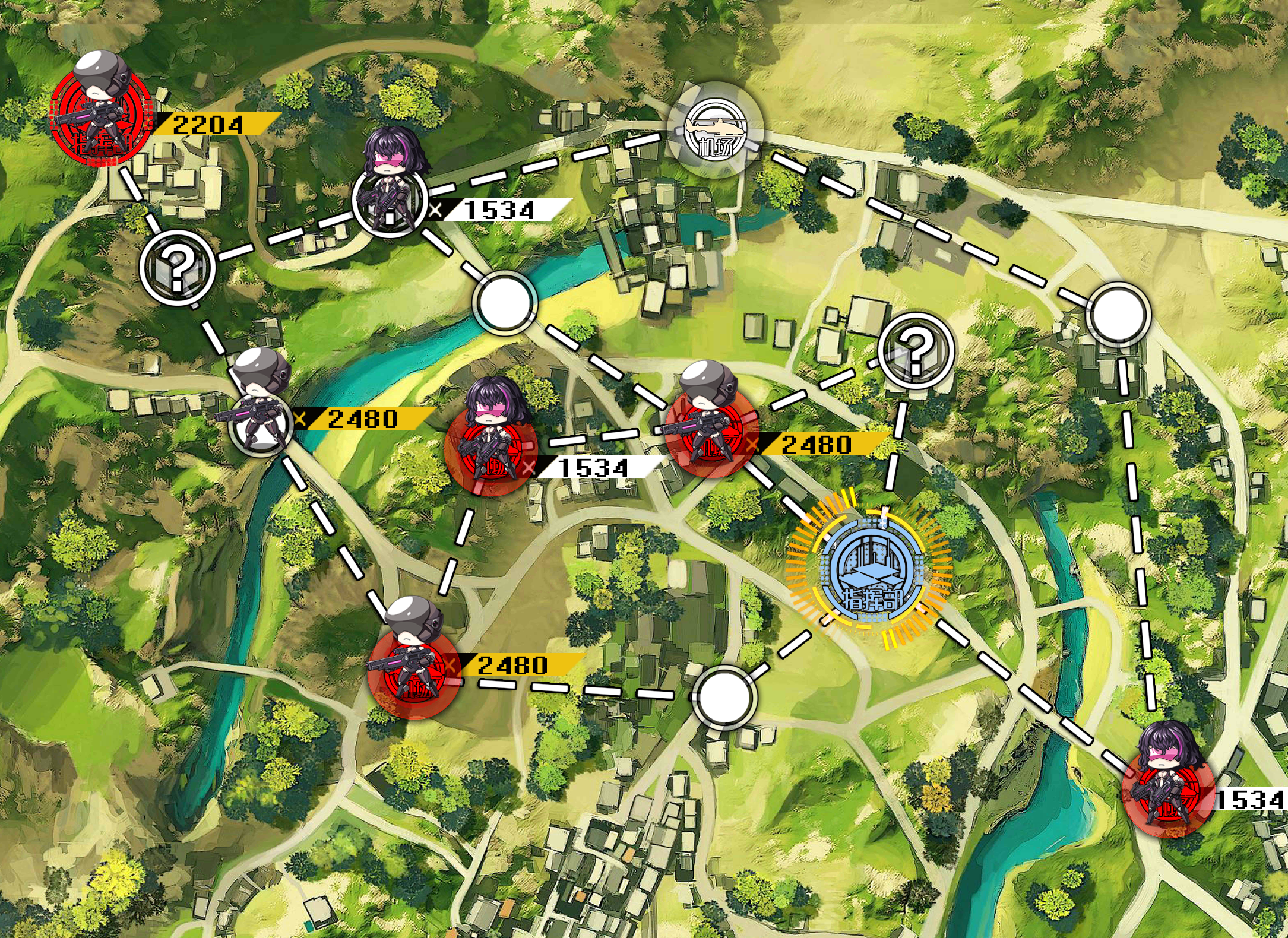1288x938 pixels.
Task: Select the 1534 enemy unit on a white node
Action: 390,199
